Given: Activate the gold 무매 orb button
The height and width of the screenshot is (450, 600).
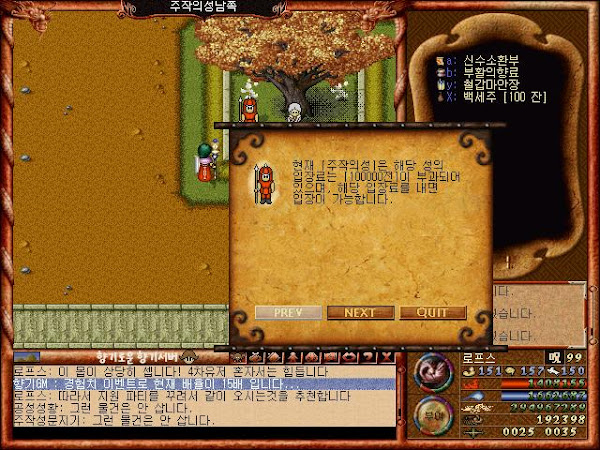Looking at the screenshot, I should click(433, 417).
